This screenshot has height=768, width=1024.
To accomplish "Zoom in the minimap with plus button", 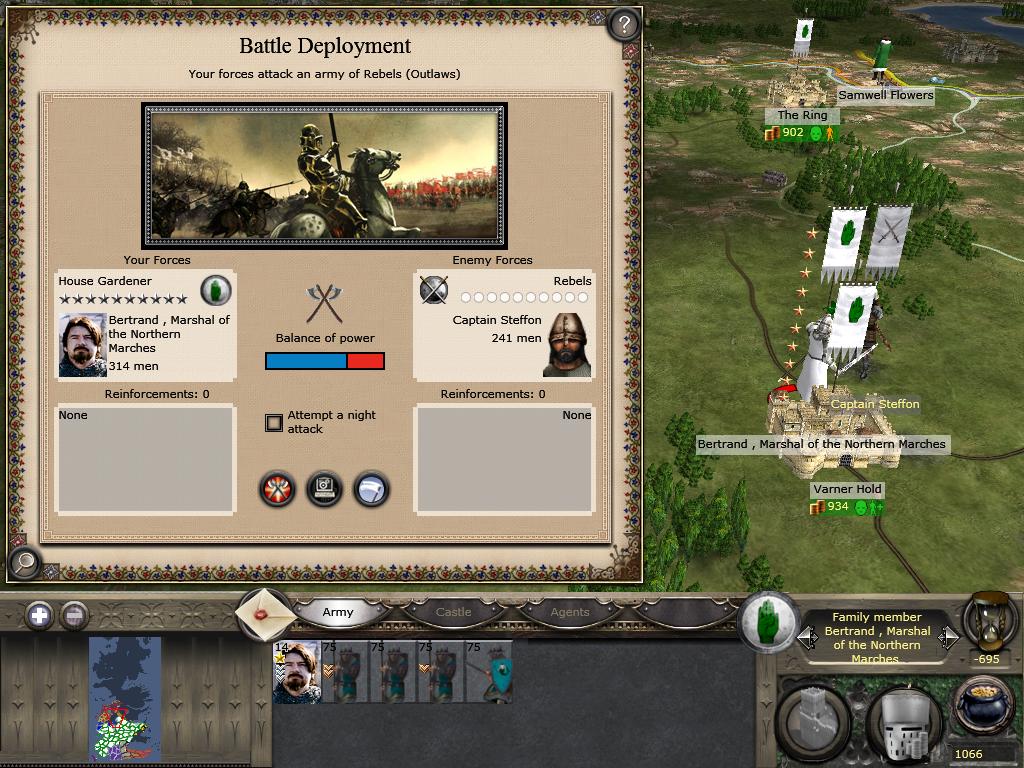I will click(39, 615).
